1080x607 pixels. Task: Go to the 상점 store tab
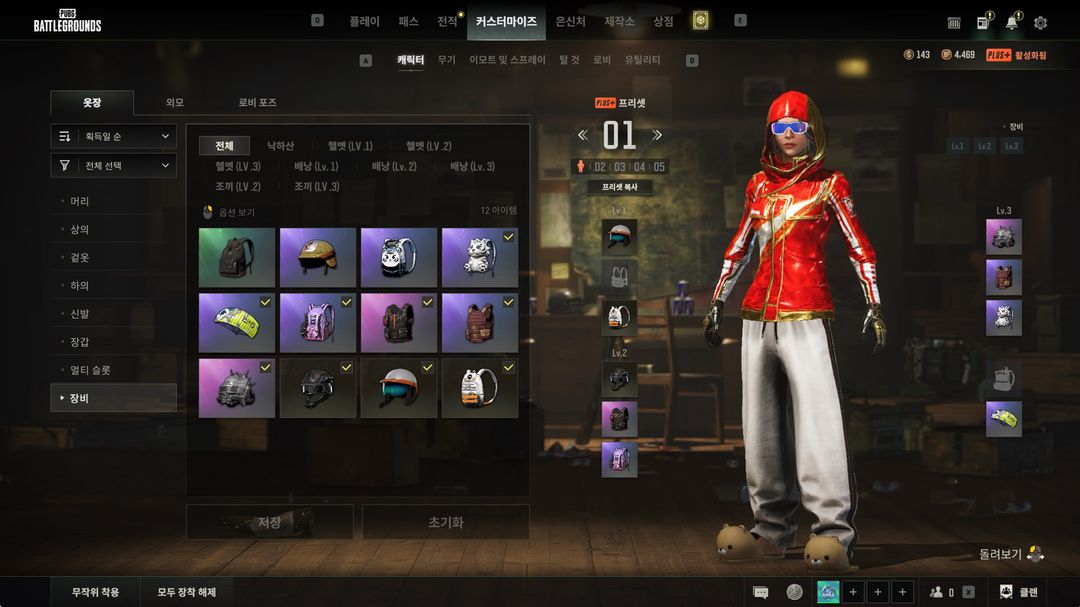click(x=663, y=21)
